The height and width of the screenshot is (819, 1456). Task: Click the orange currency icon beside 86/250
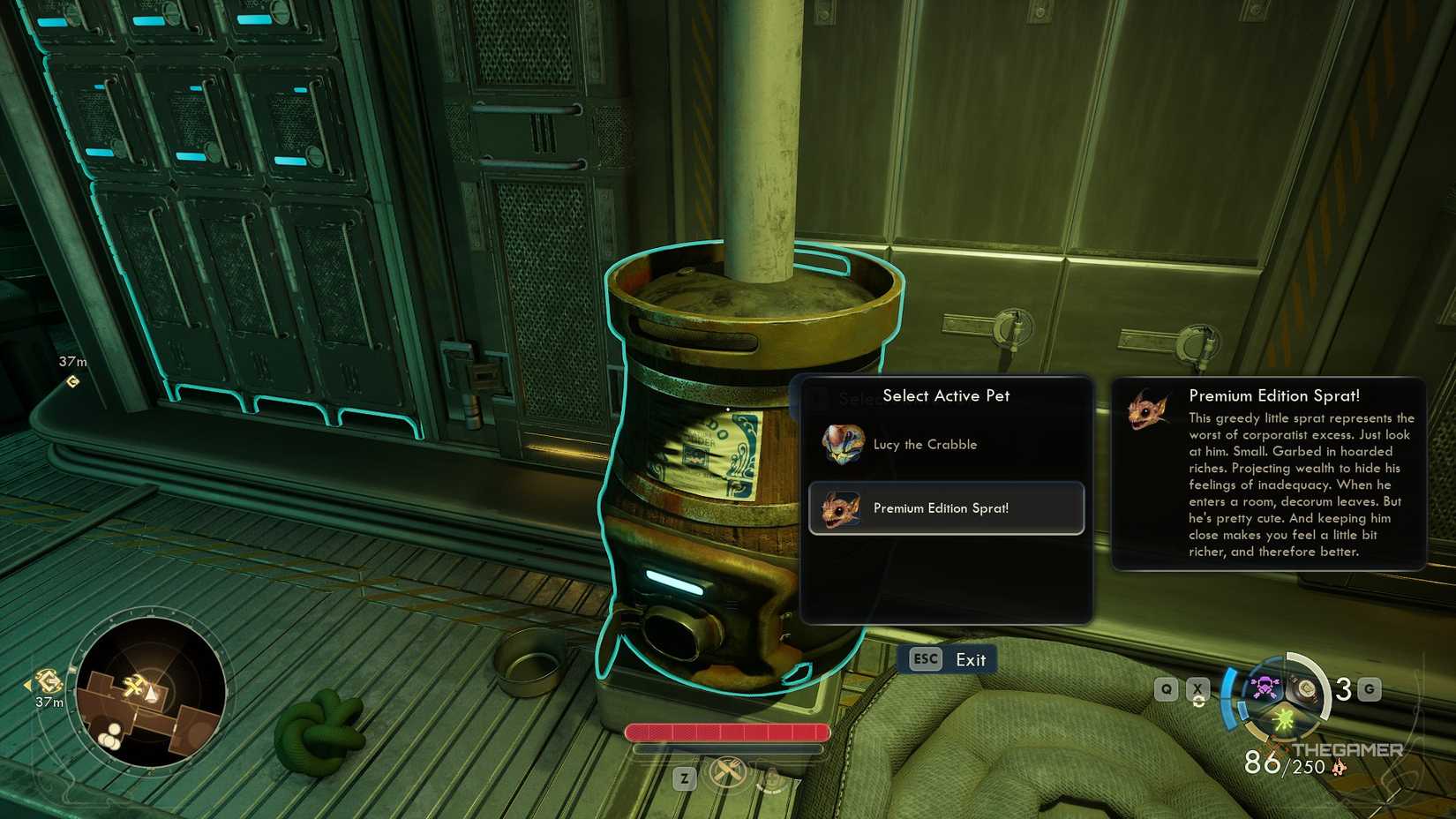1339,767
